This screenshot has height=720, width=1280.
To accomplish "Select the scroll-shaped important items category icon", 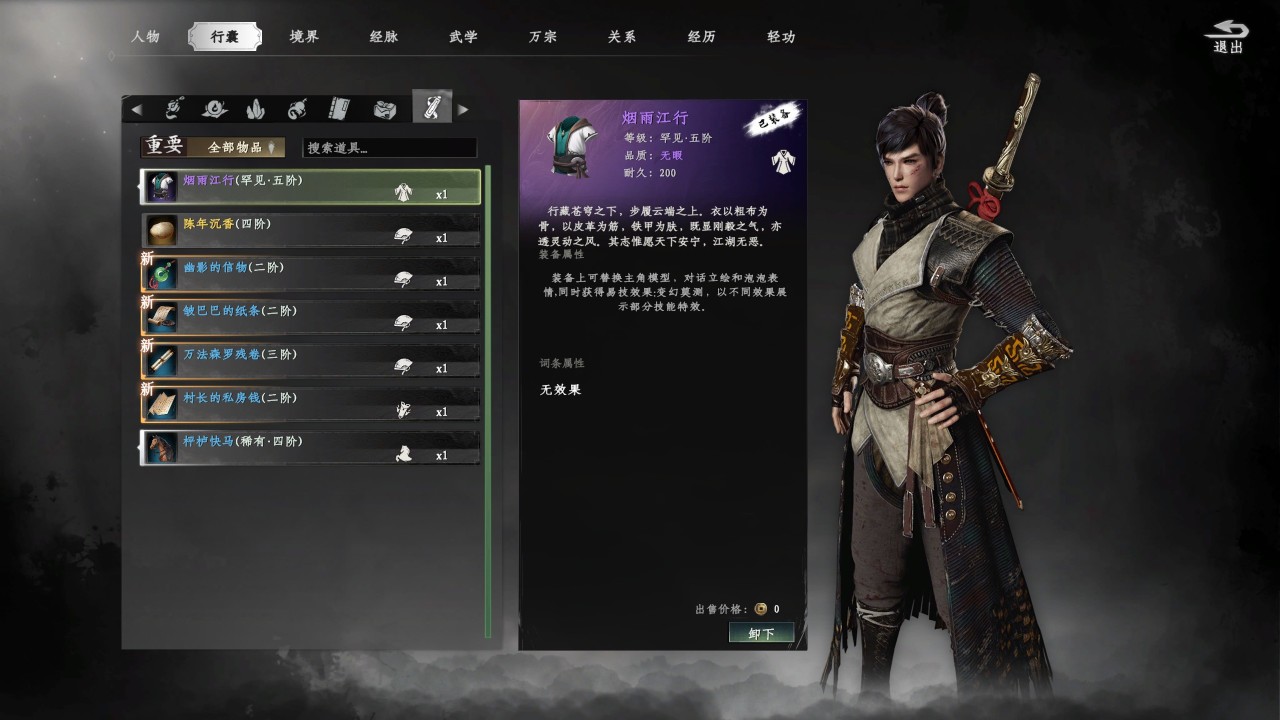I will tap(431, 107).
